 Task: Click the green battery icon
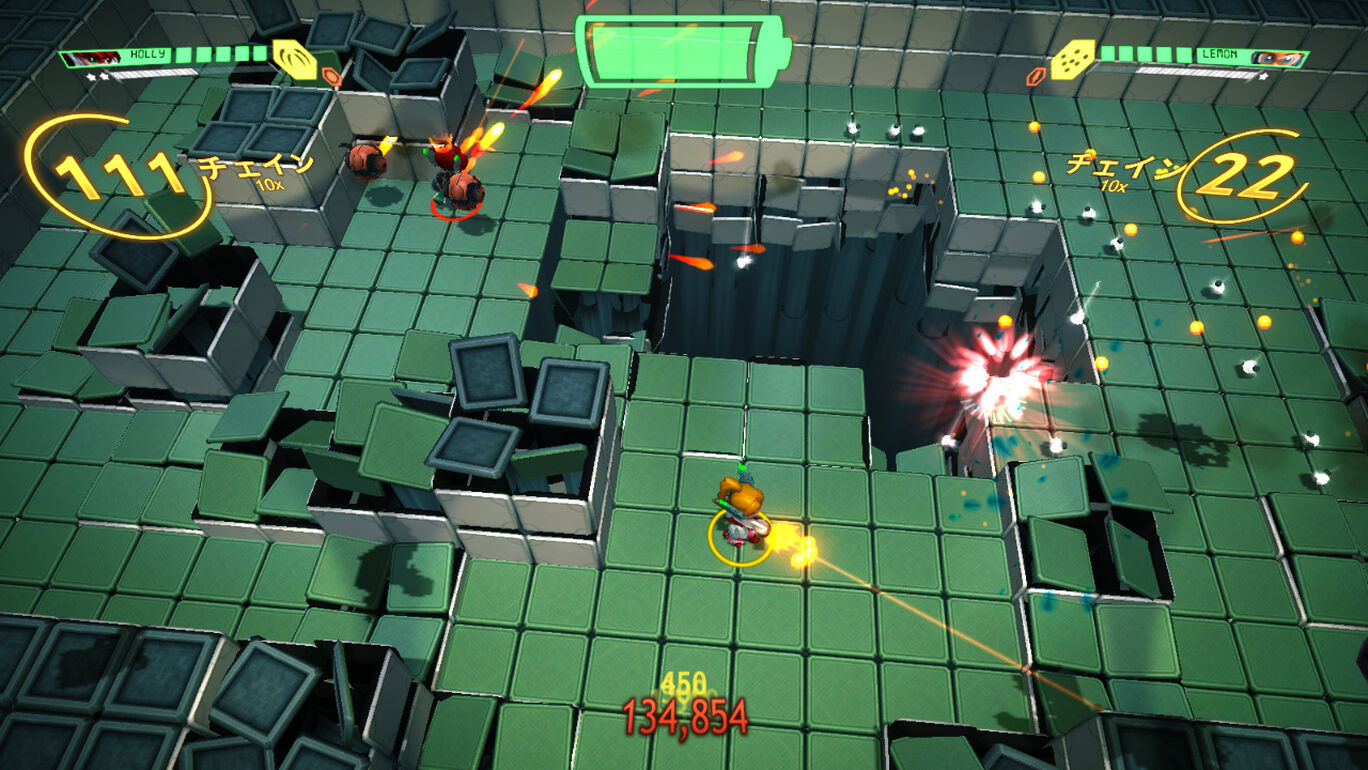pyautogui.click(x=683, y=49)
